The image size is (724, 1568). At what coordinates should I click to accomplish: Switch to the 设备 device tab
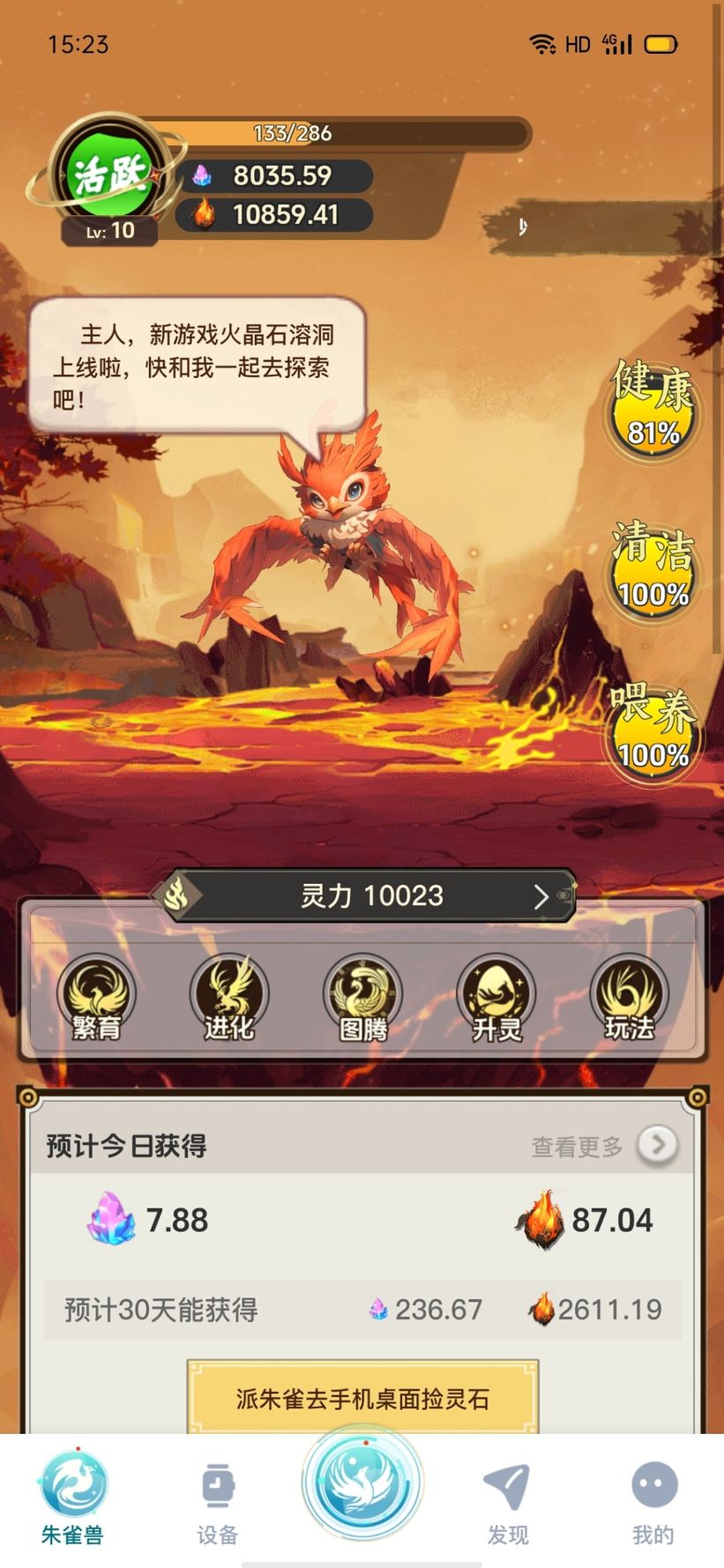(217, 1498)
